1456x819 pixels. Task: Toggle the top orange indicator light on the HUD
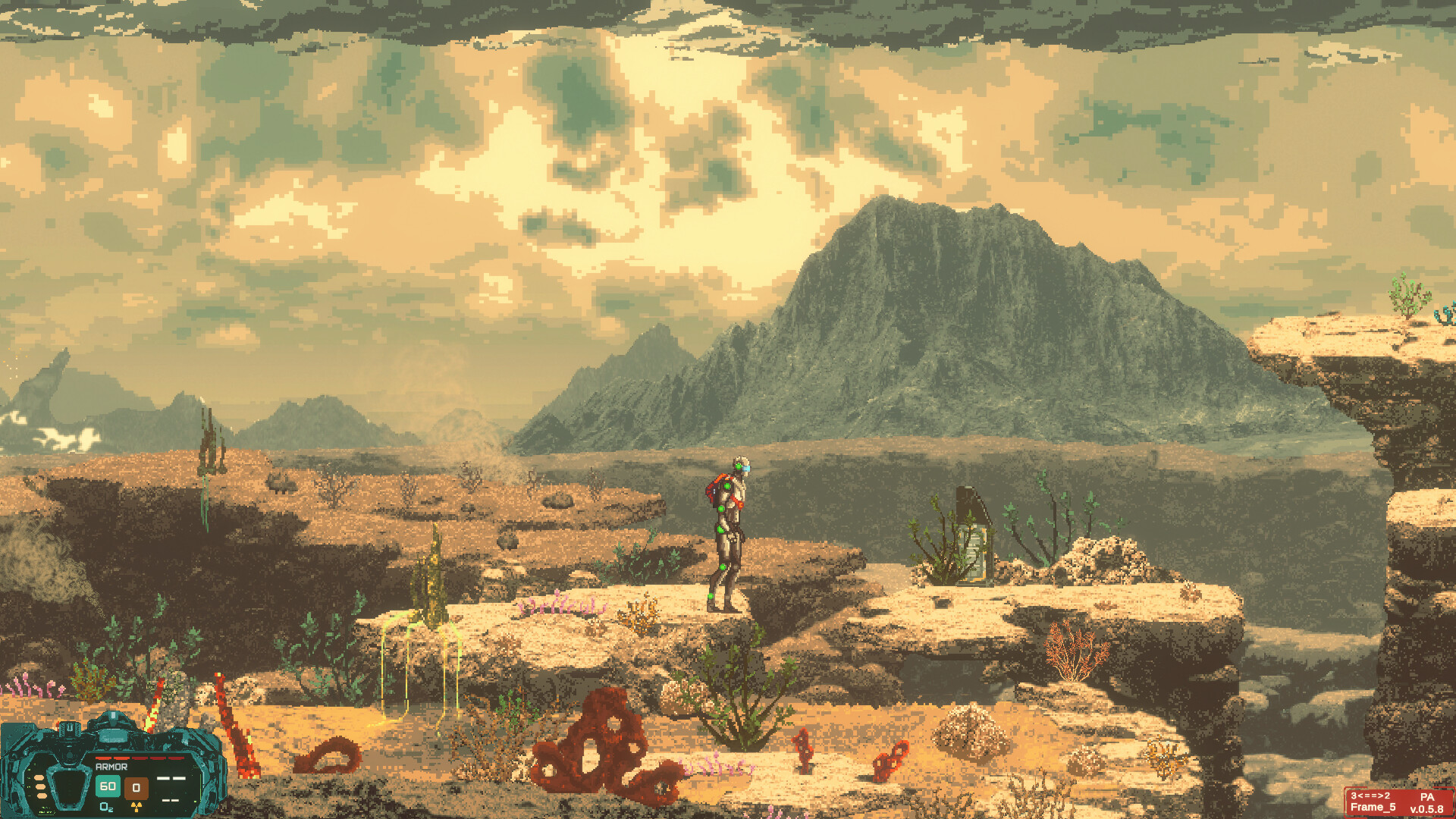tap(41, 779)
